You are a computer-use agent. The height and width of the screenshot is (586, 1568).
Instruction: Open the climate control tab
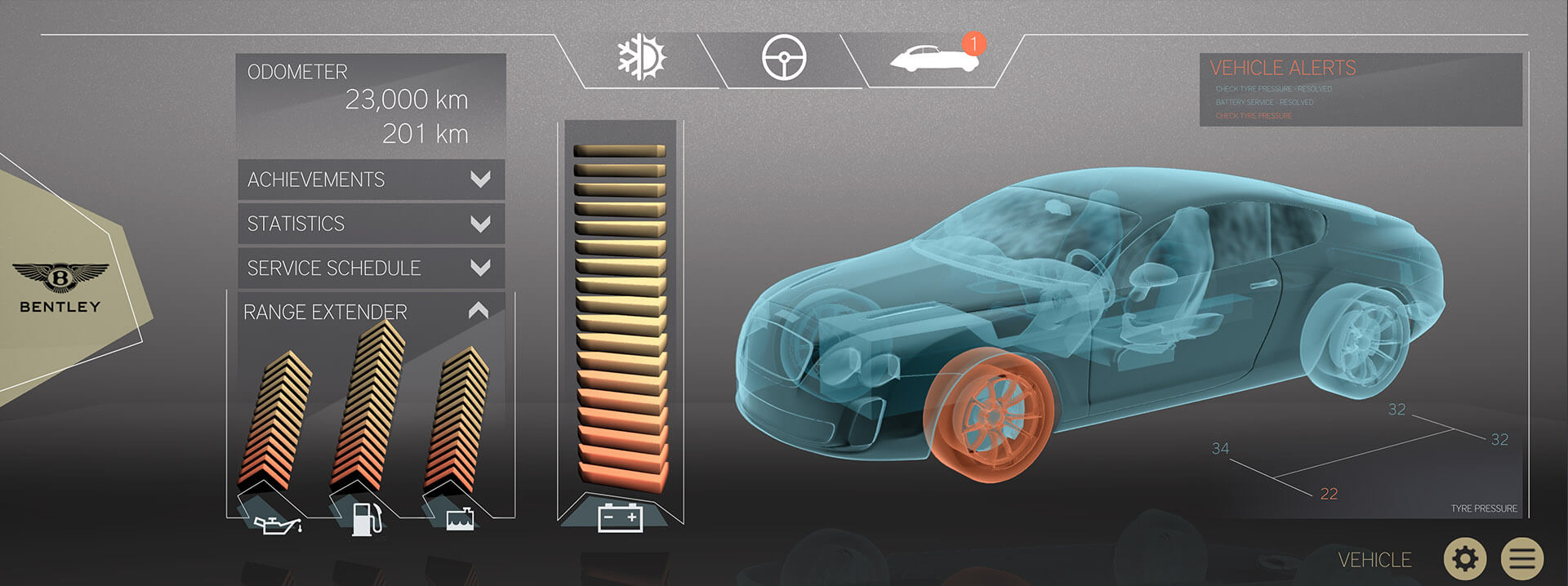click(x=642, y=58)
